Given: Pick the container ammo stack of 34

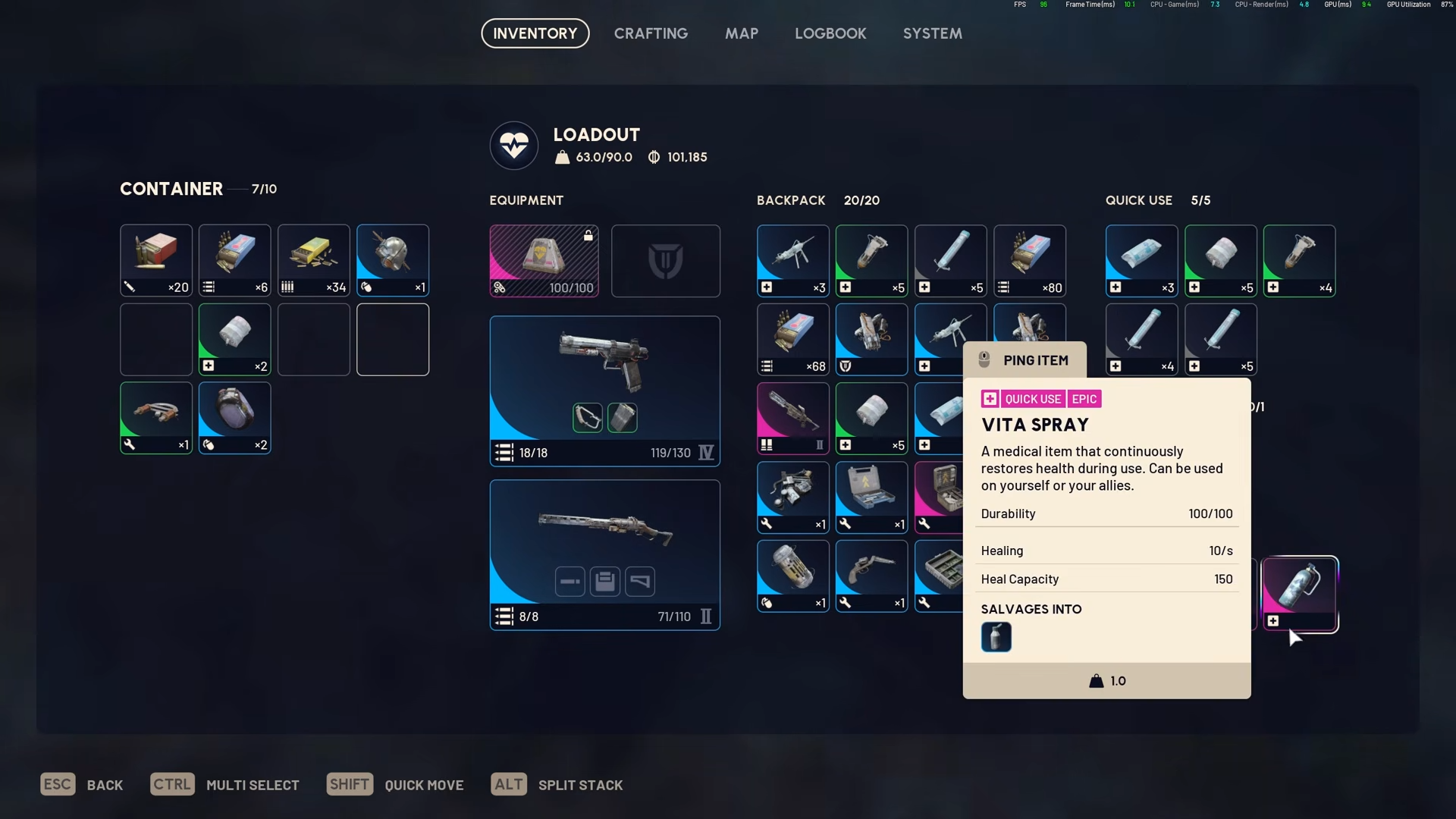Looking at the screenshot, I should 313,260.
